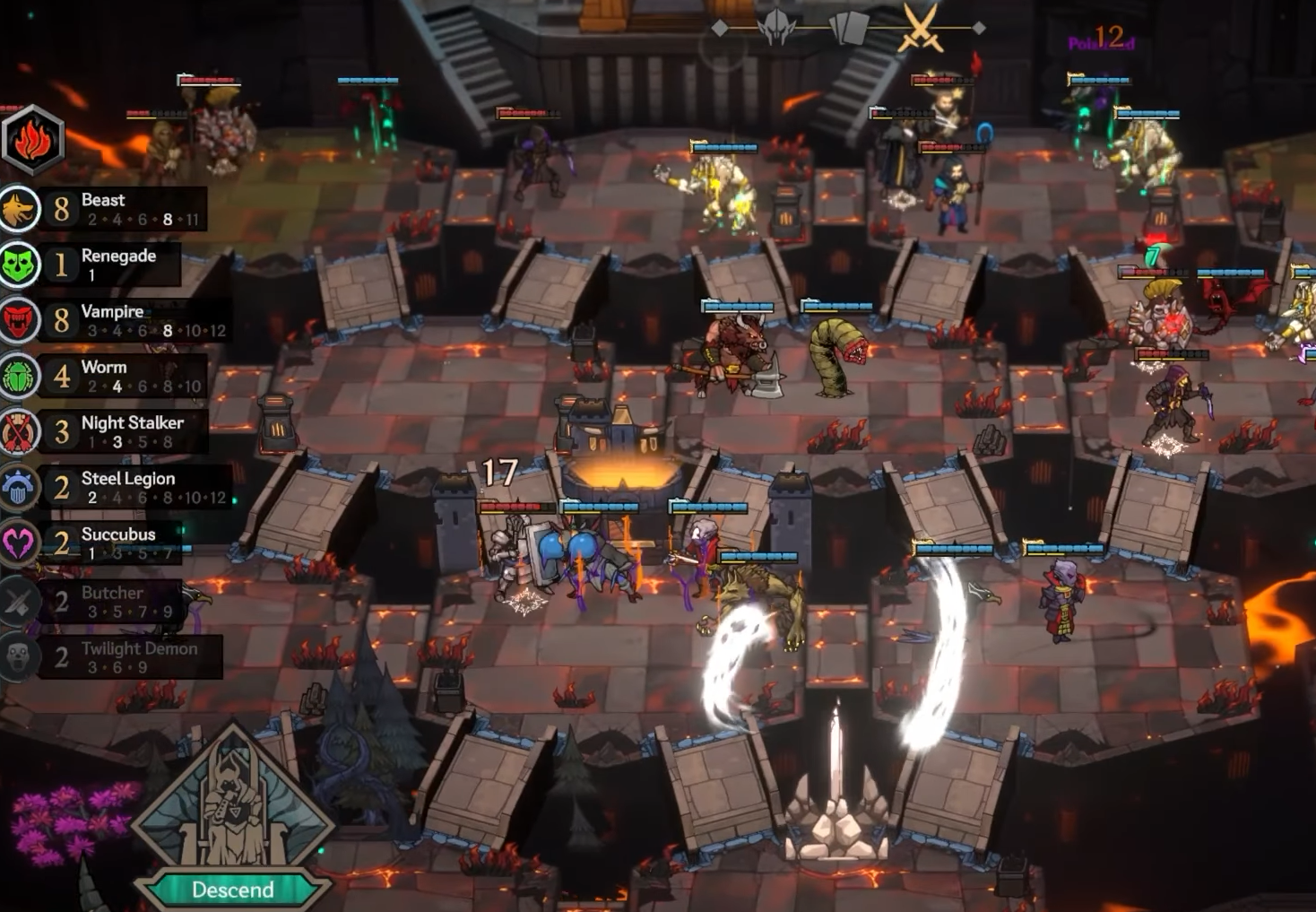Select the Steel Legion shield icon
The height and width of the screenshot is (912, 1316).
(18, 487)
